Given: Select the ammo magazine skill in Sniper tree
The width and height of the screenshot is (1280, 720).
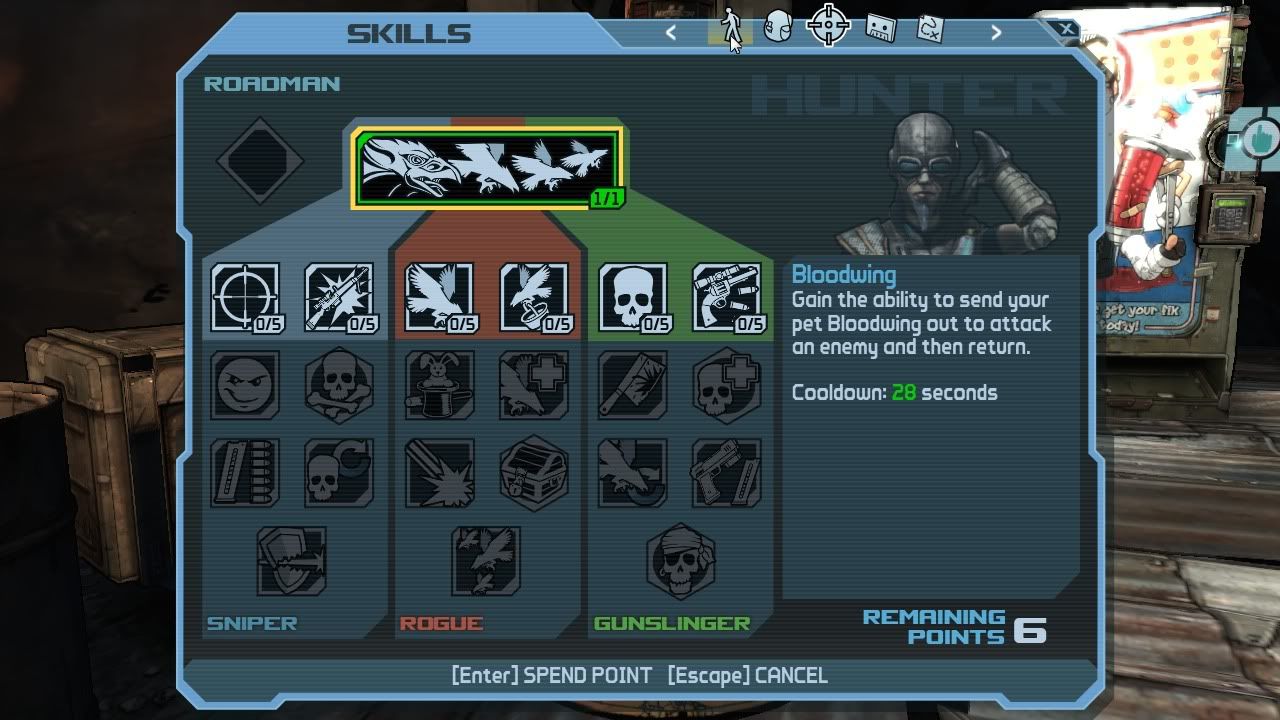Looking at the screenshot, I should [x=245, y=473].
